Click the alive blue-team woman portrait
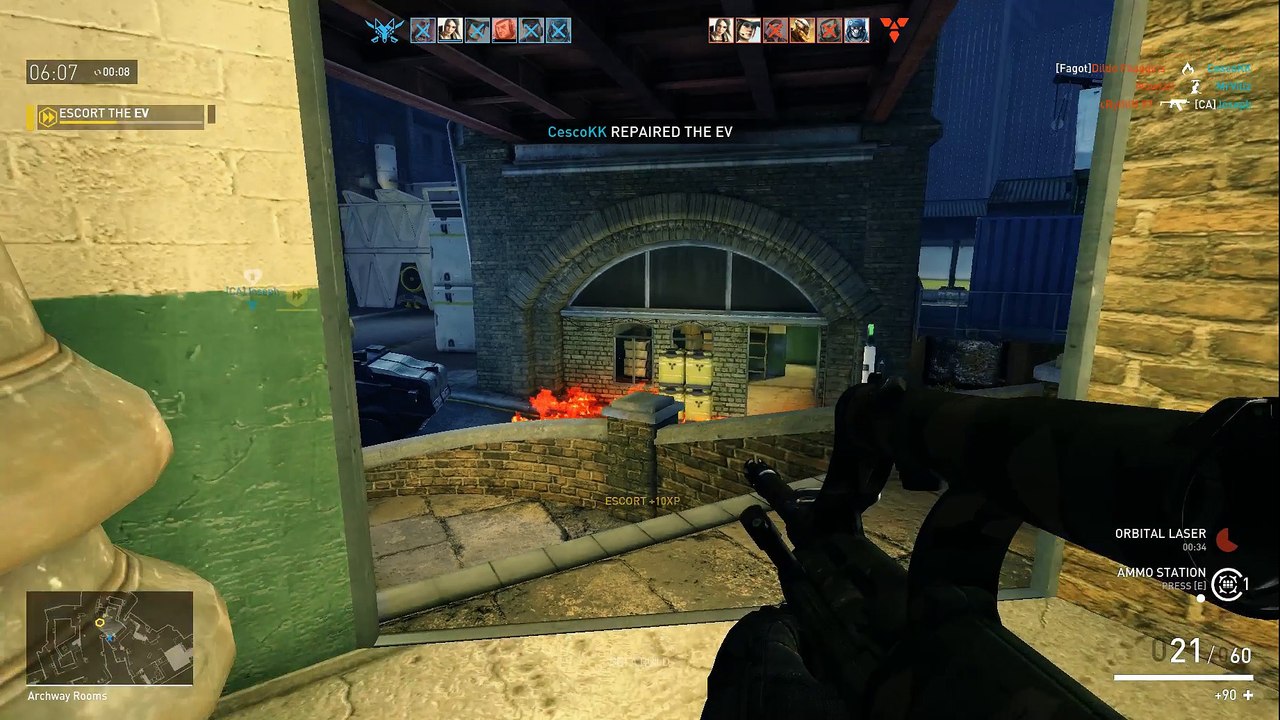This screenshot has width=1280, height=720. [x=450, y=30]
